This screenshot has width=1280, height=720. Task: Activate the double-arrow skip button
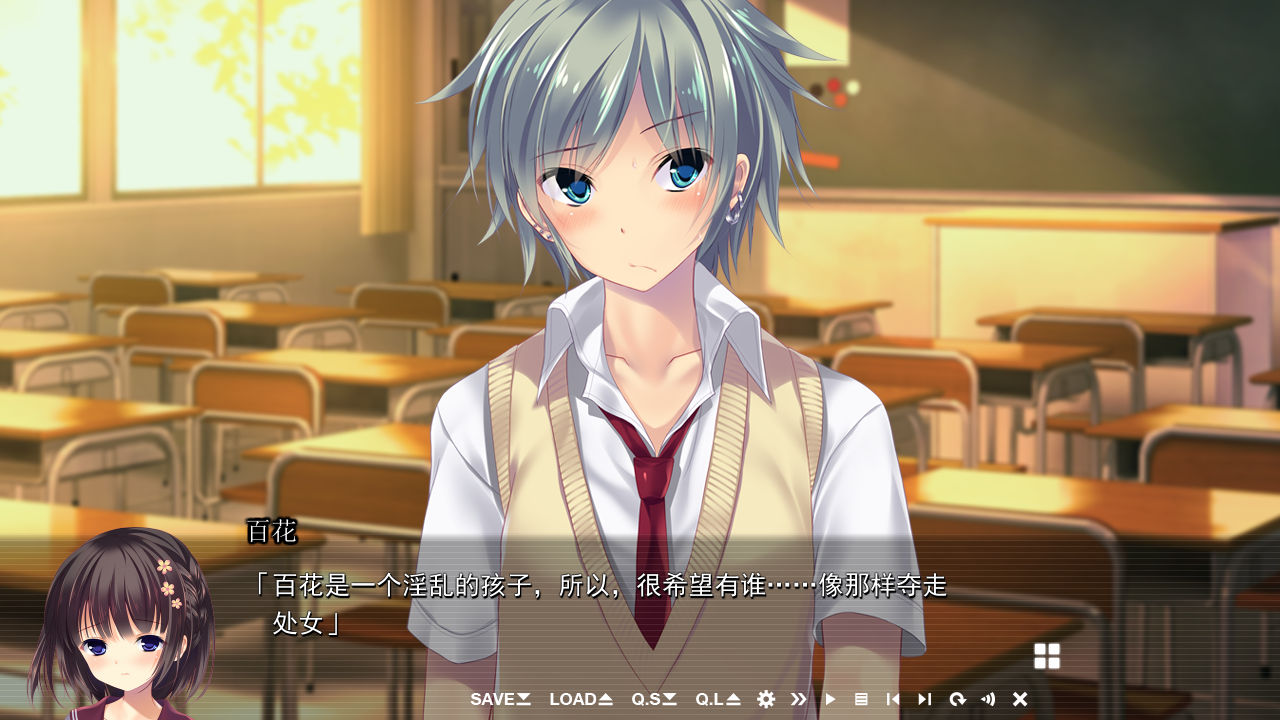(798, 699)
